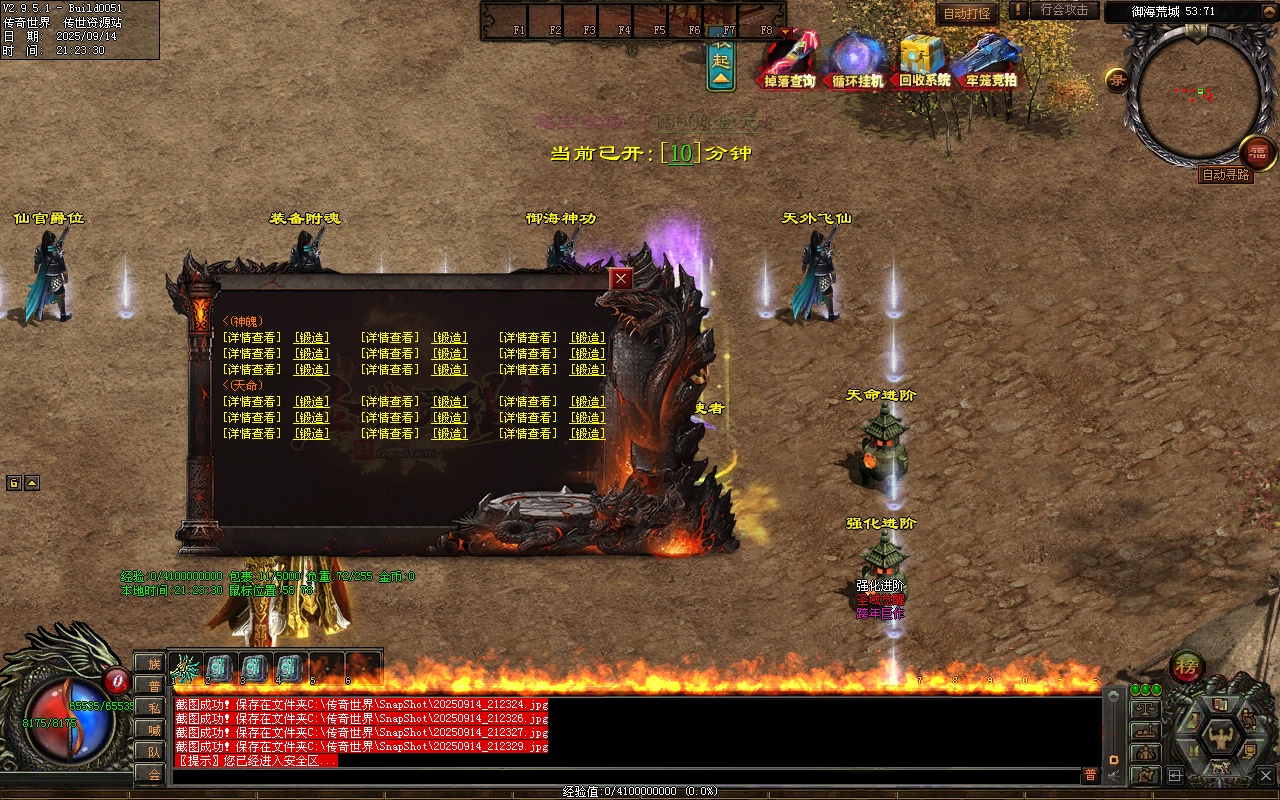The width and height of the screenshot is (1280, 800).
Task: Open the 榜 ranking button
Action: tap(1187, 666)
